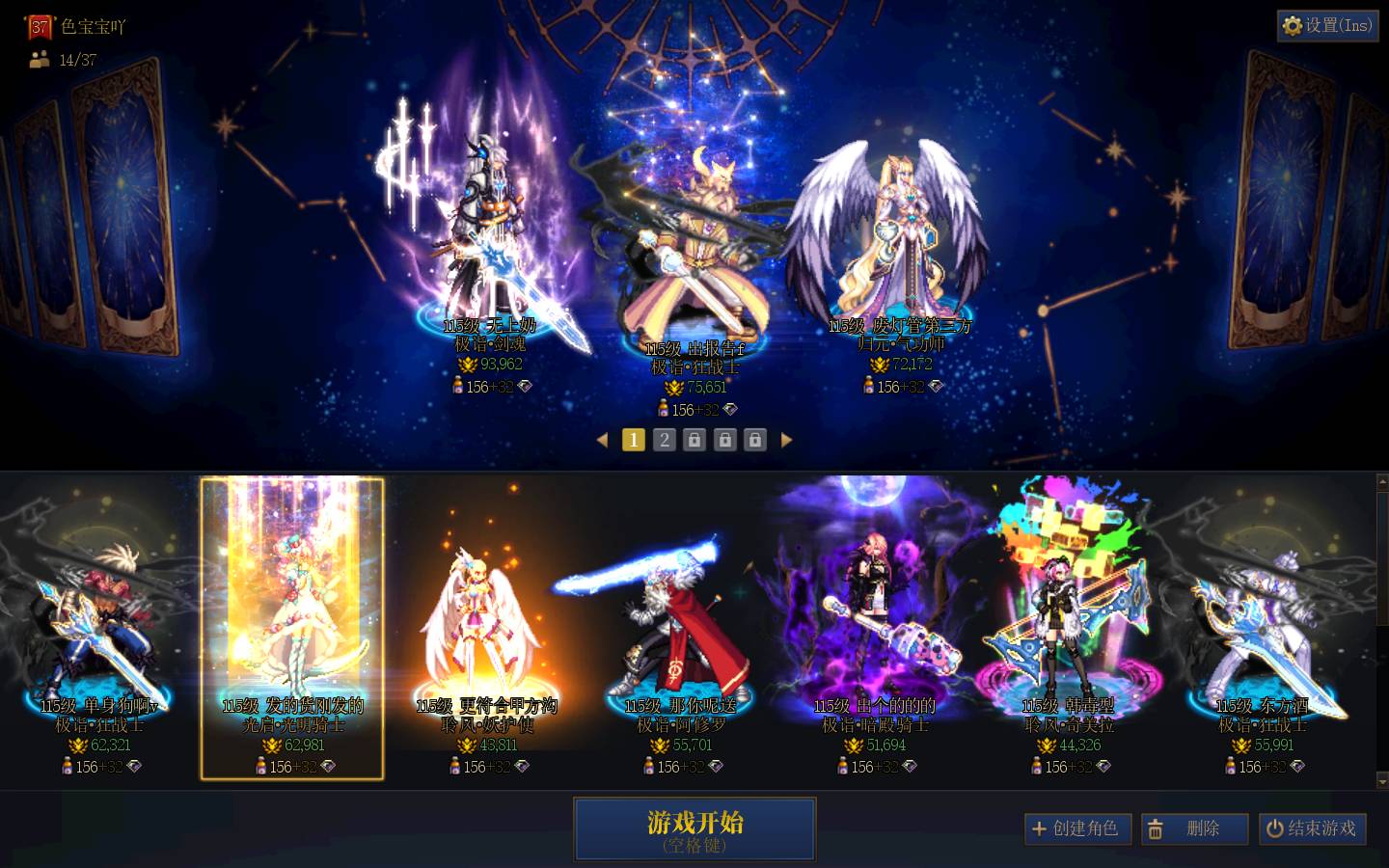Click the right pagination arrow
This screenshot has height=868, width=1389.
point(788,440)
